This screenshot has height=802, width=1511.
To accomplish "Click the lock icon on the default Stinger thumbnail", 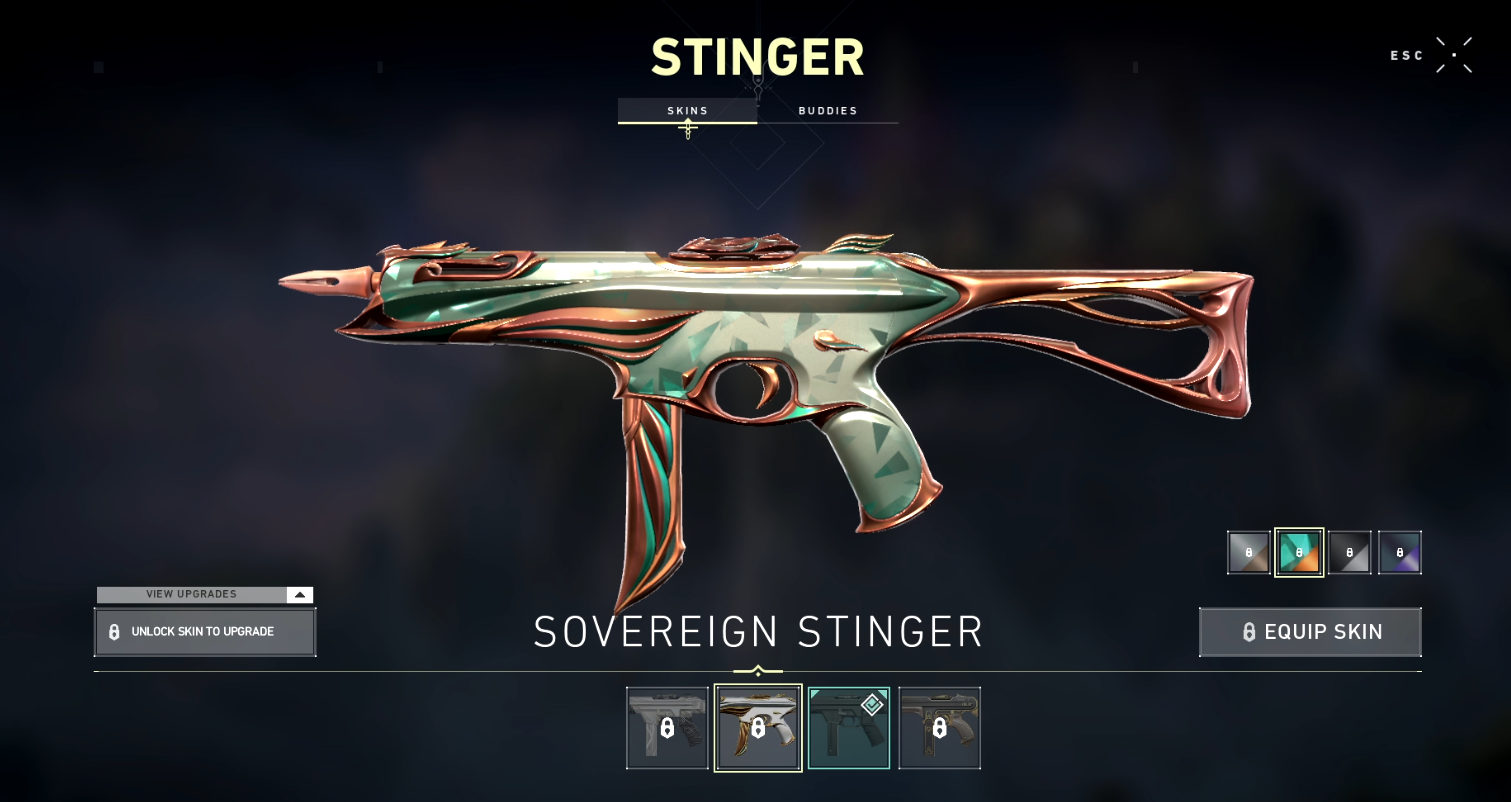I will pyautogui.click(x=666, y=727).
